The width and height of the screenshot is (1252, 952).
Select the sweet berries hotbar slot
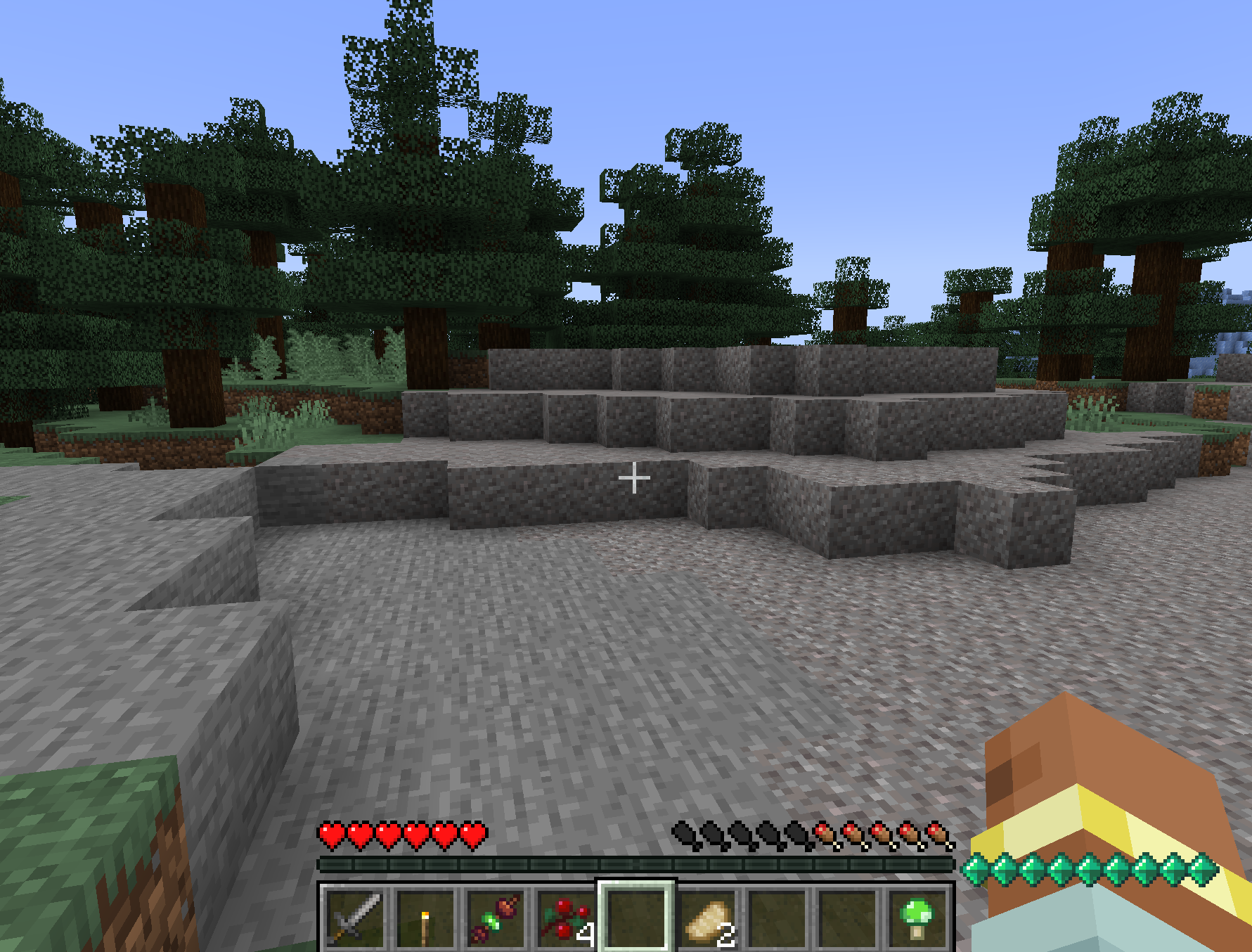pyautogui.click(x=566, y=918)
